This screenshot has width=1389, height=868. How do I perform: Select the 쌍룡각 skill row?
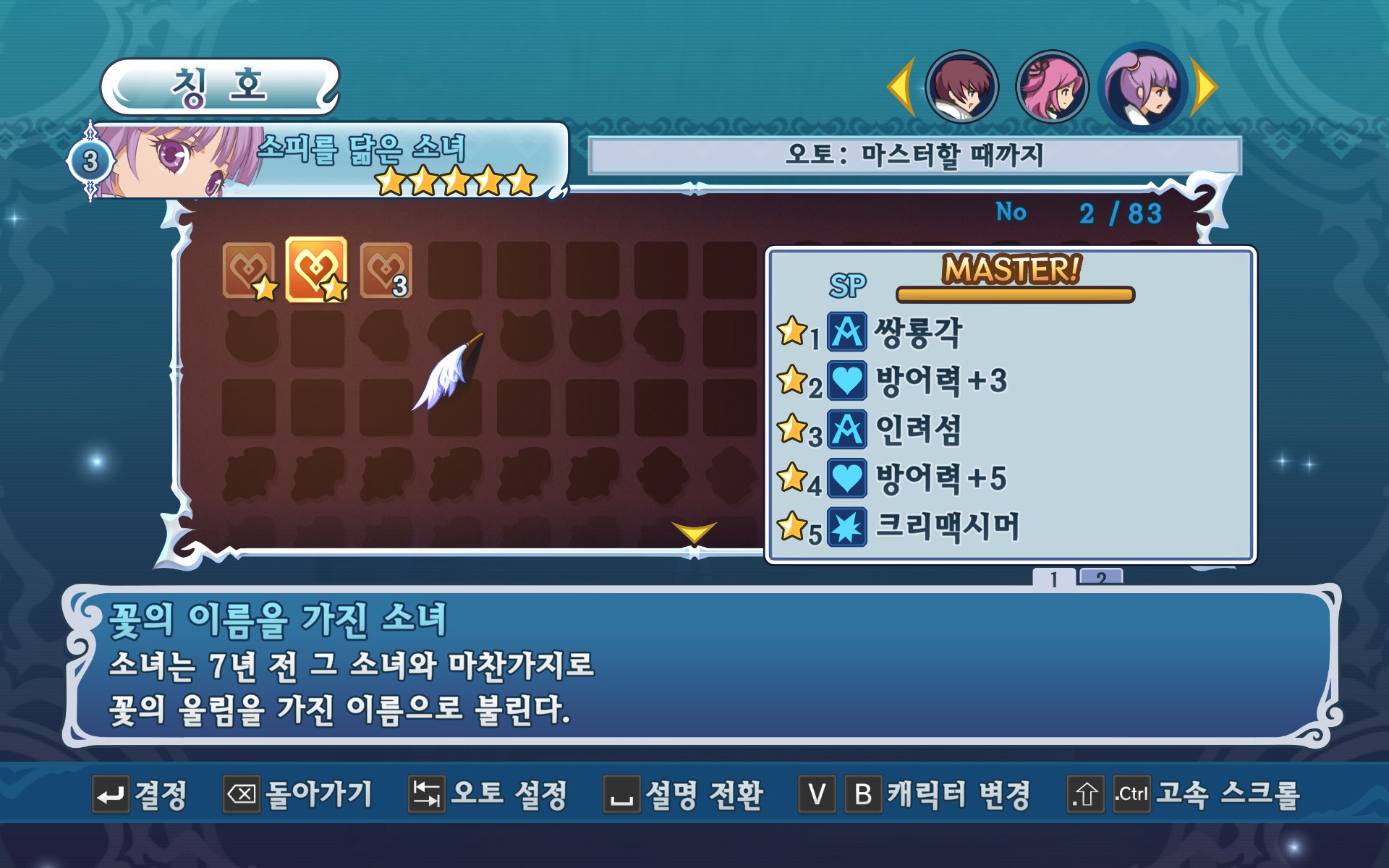919,332
